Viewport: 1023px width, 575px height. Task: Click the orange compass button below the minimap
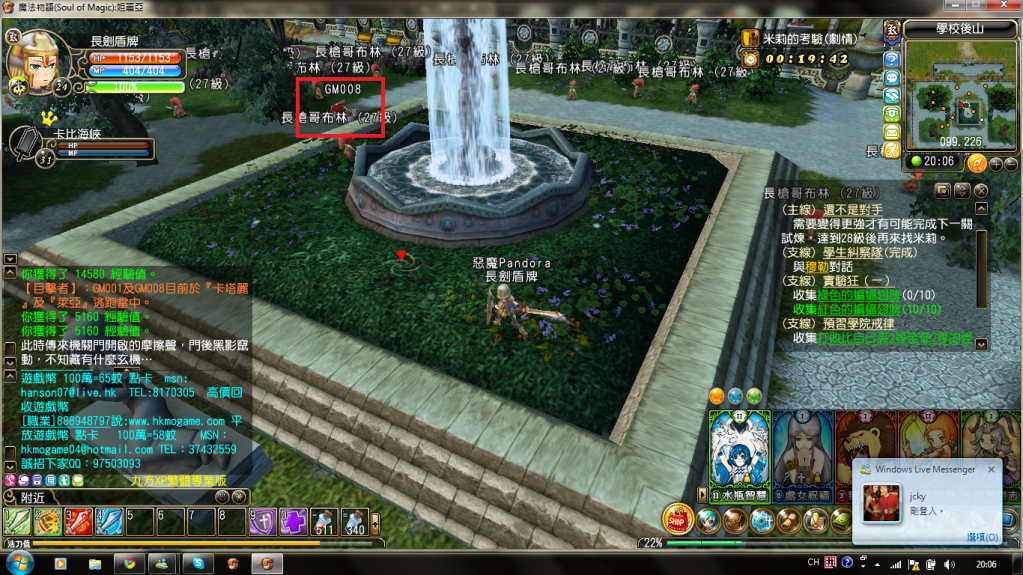[977, 163]
